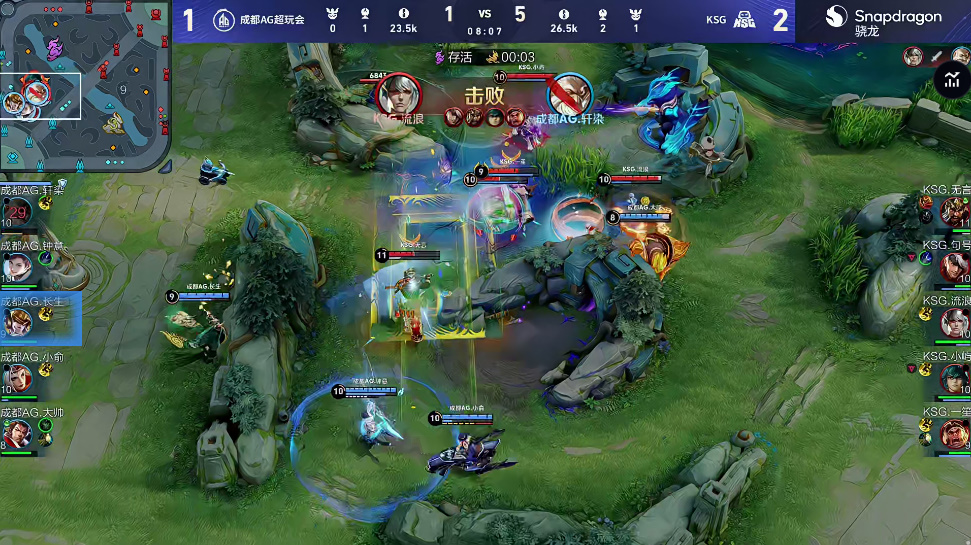Open the stats chart panel button

tap(951, 81)
